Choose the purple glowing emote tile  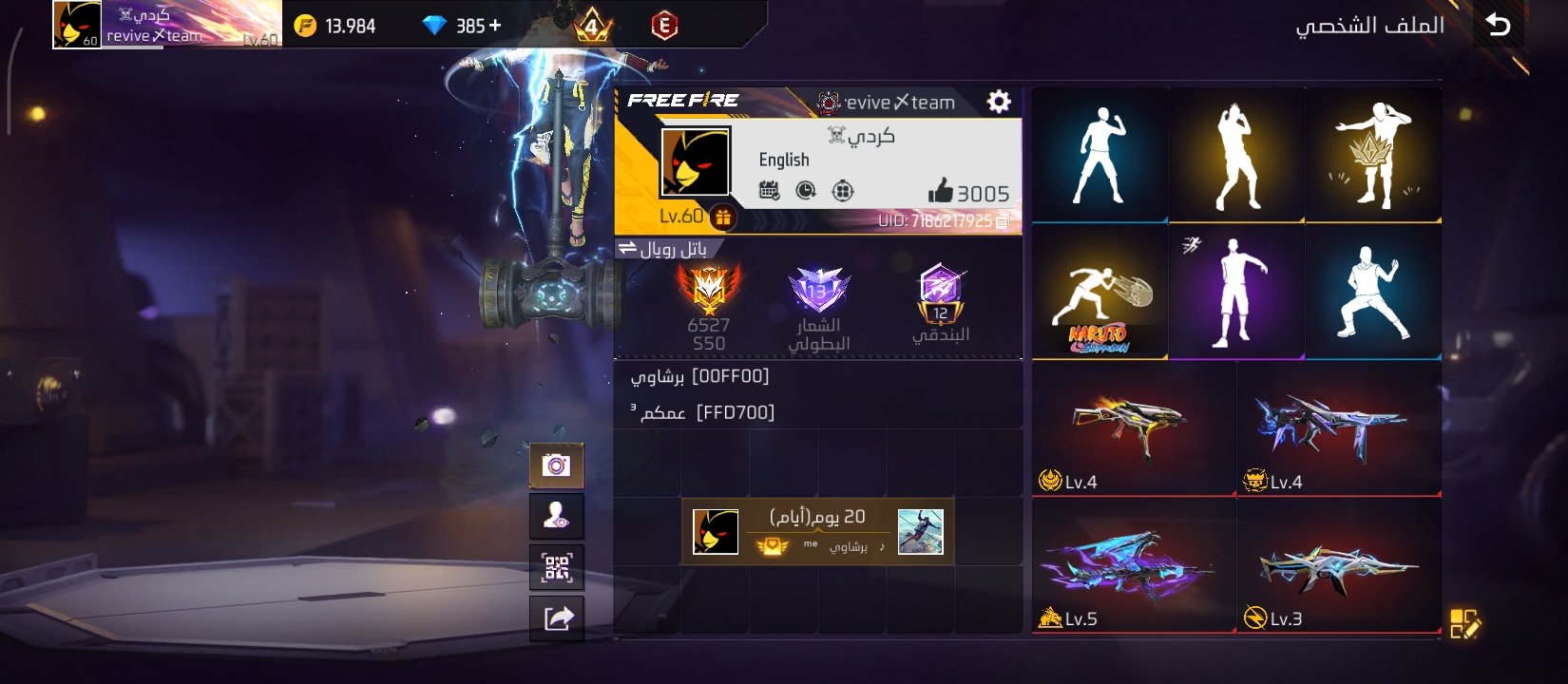[x=1236, y=293]
